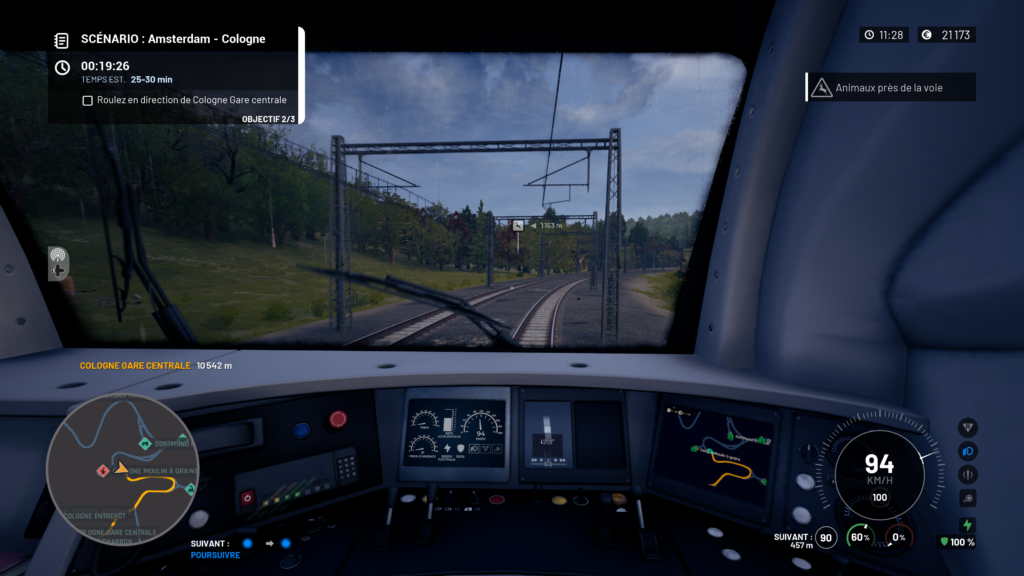This screenshot has width=1024, height=576.
Task: Open the circular route minimap
Action: (122, 467)
